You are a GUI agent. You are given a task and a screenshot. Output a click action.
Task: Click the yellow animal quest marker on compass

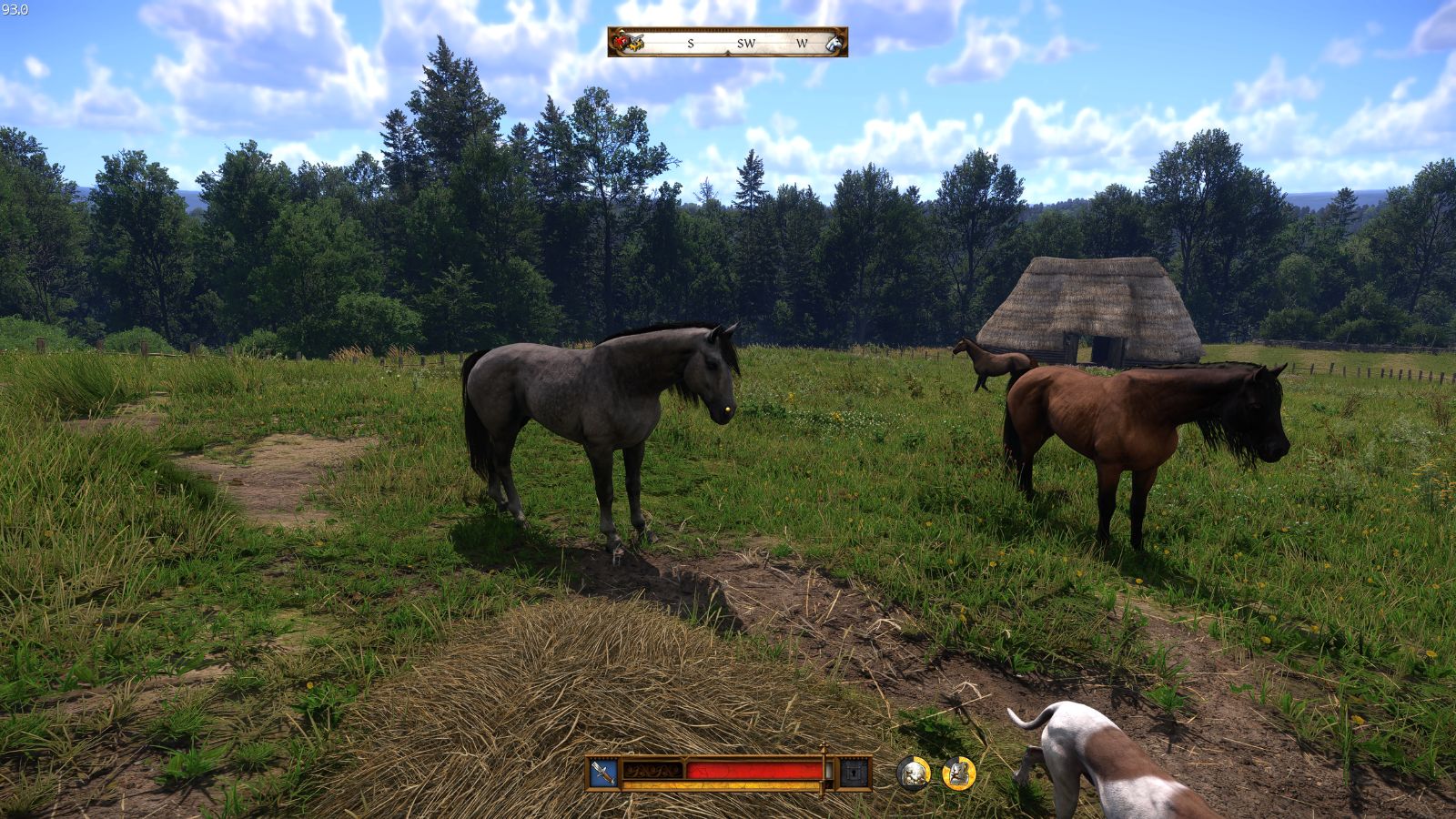636,46
